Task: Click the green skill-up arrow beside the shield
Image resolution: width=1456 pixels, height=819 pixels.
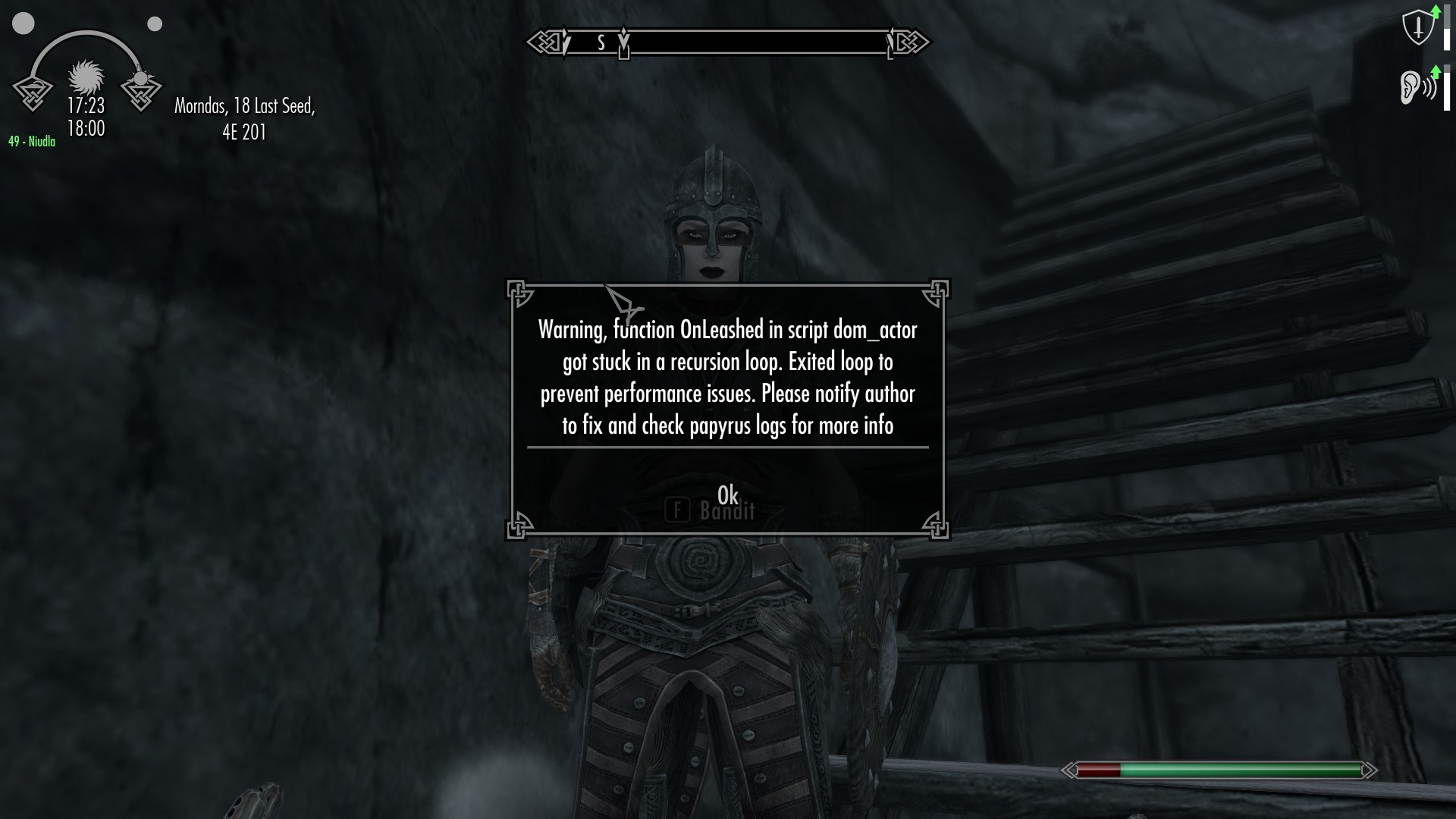Action: pyautogui.click(x=1438, y=11)
